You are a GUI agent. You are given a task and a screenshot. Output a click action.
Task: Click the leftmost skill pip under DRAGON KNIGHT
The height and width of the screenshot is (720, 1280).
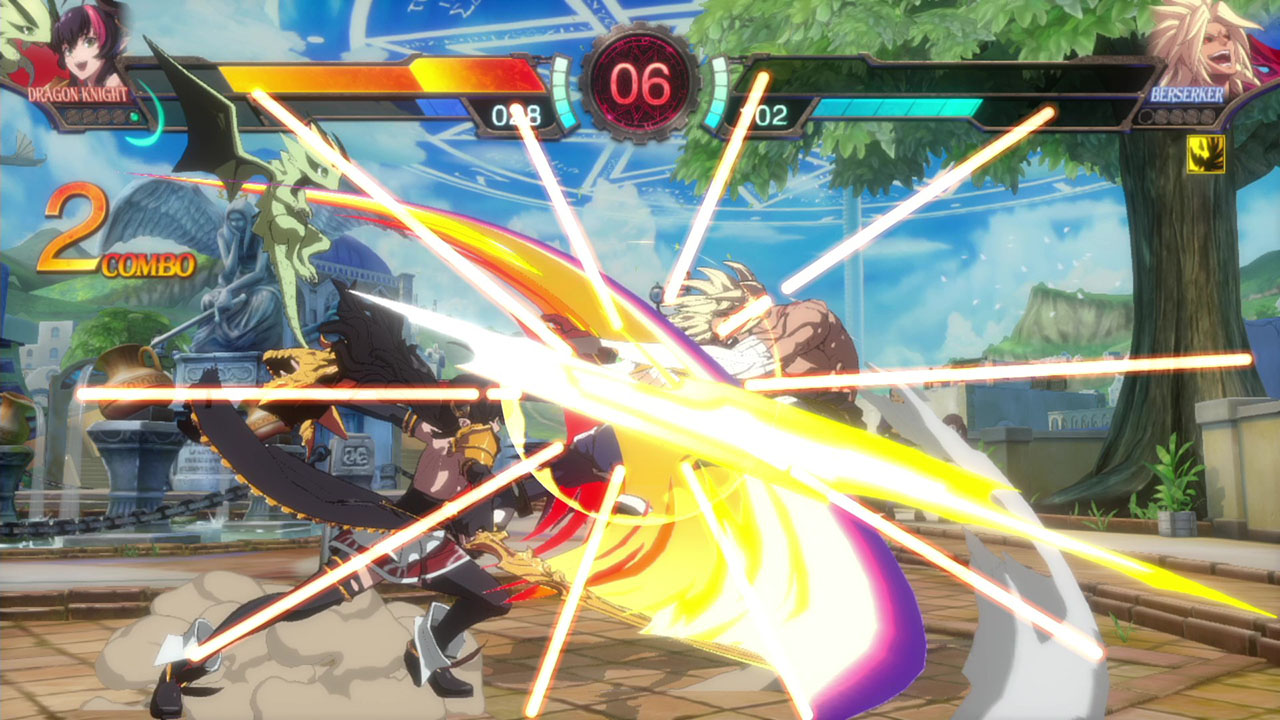pyautogui.click(x=70, y=114)
